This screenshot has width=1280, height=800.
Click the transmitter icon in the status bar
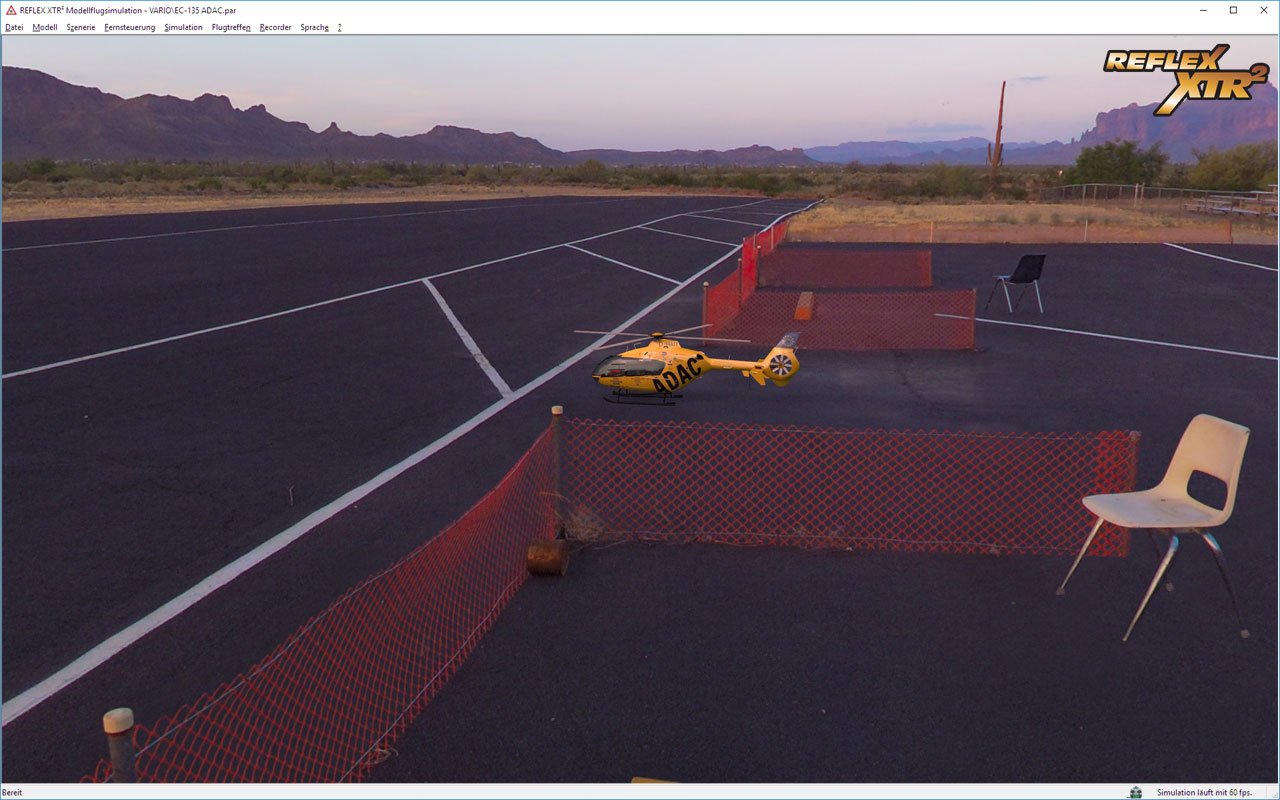tap(1136, 791)
